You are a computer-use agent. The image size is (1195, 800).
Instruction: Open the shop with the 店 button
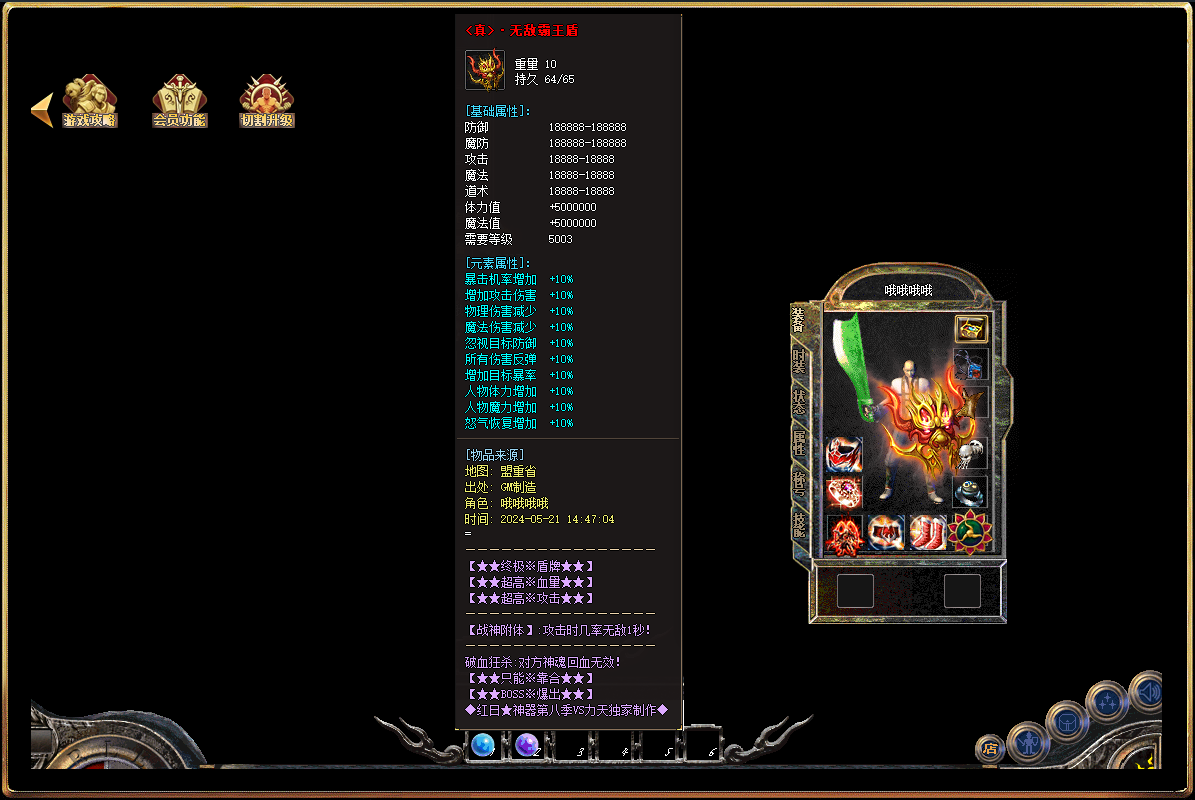(990, 747)
